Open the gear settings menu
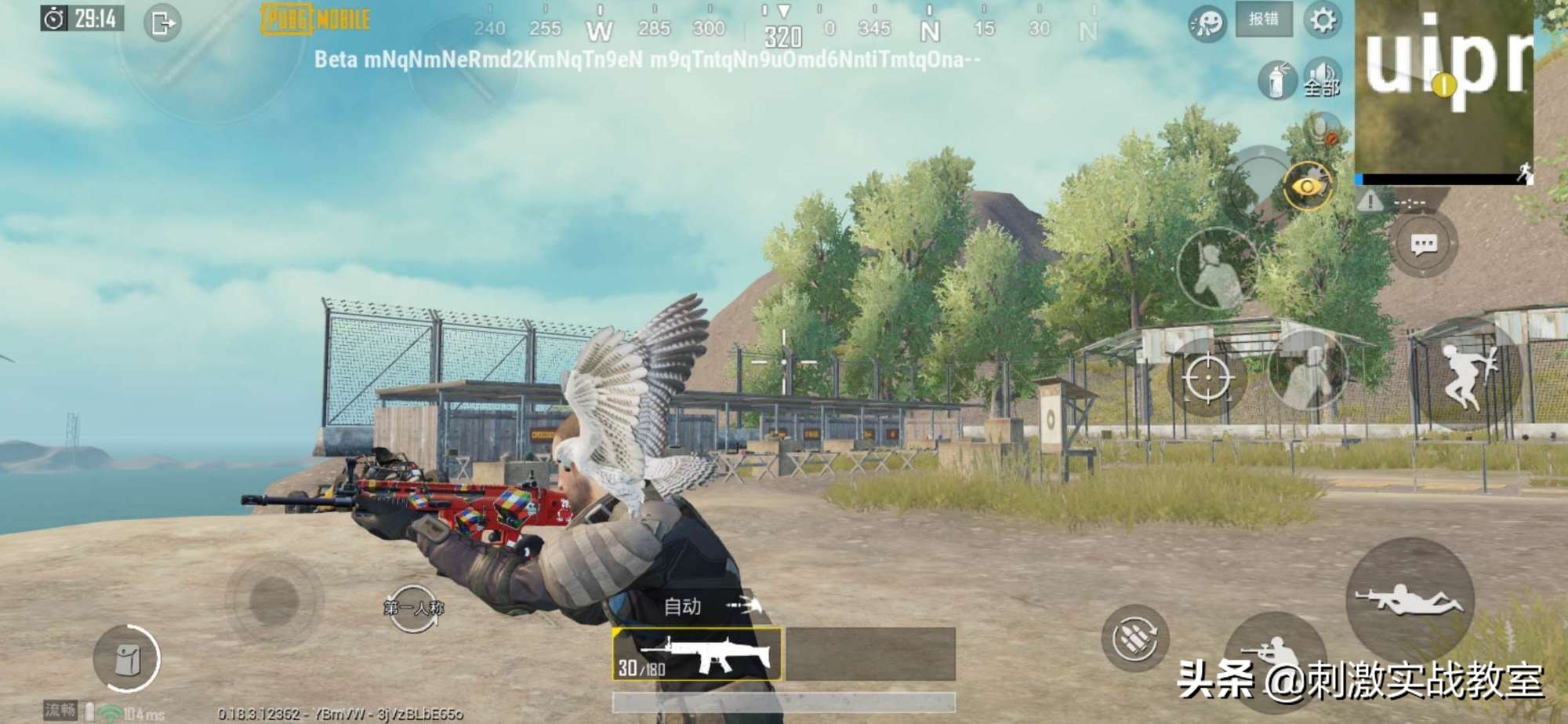 1323,20
